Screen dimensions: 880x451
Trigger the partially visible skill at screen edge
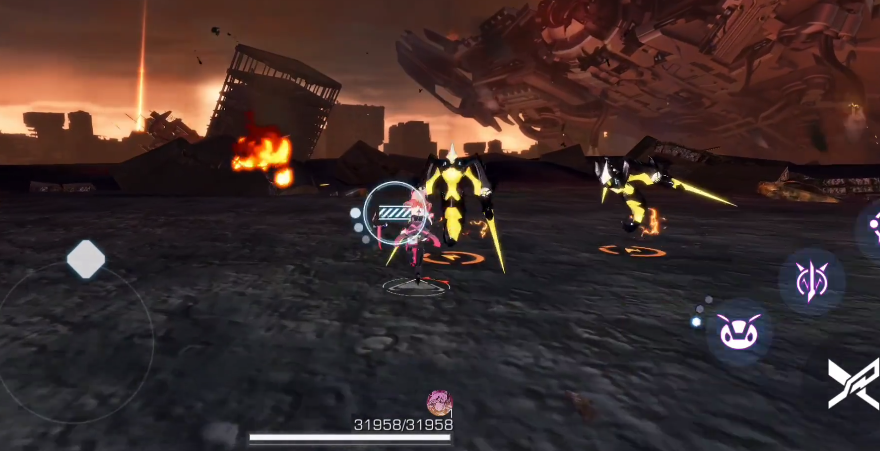pos(871,230)
